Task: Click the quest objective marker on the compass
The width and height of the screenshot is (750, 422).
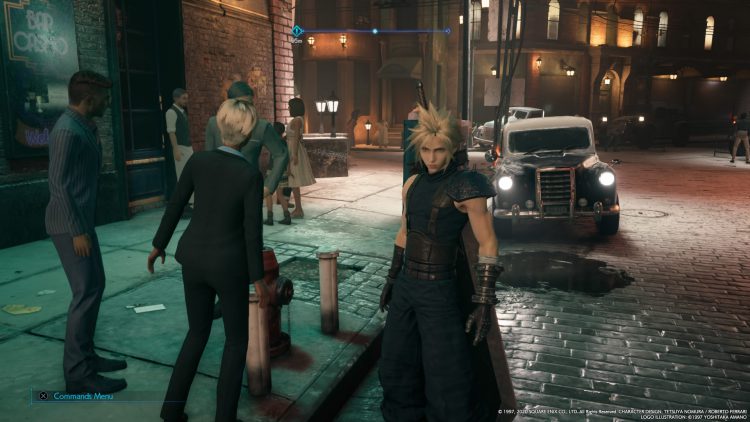Action: [297, 31]
